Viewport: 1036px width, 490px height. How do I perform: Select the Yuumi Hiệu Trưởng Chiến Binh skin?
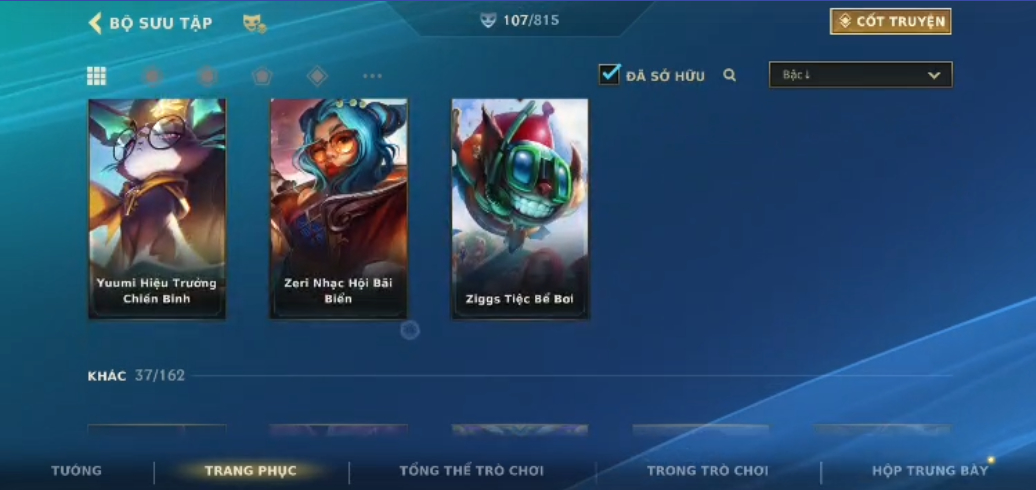click(x=157, y=209)
